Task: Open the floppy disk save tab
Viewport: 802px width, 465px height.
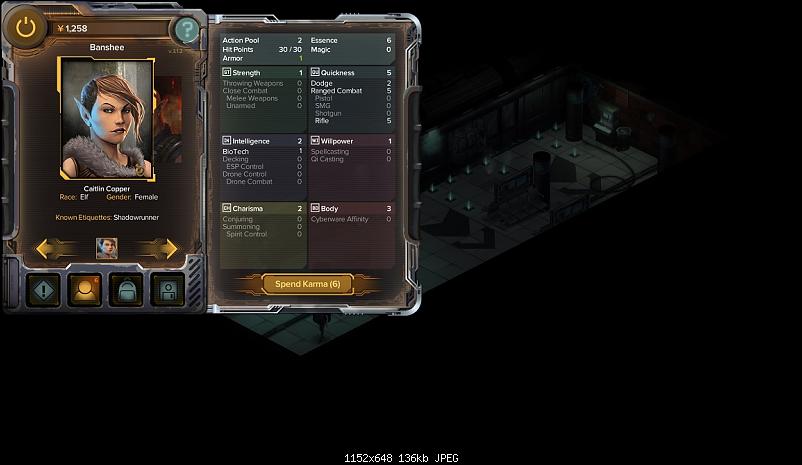Action: [x=167, y=291]
